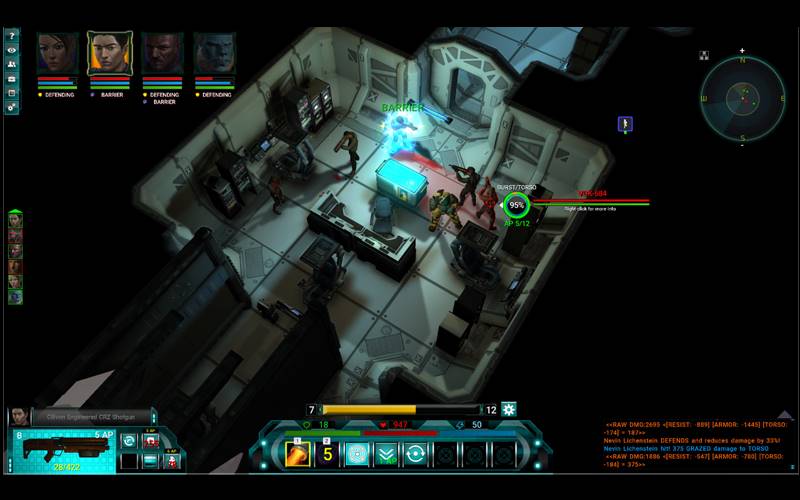This screenshot has width=800, height=500.
Task: Activate the yellow 5 ability in slot 2
Action: click(328, 454)
